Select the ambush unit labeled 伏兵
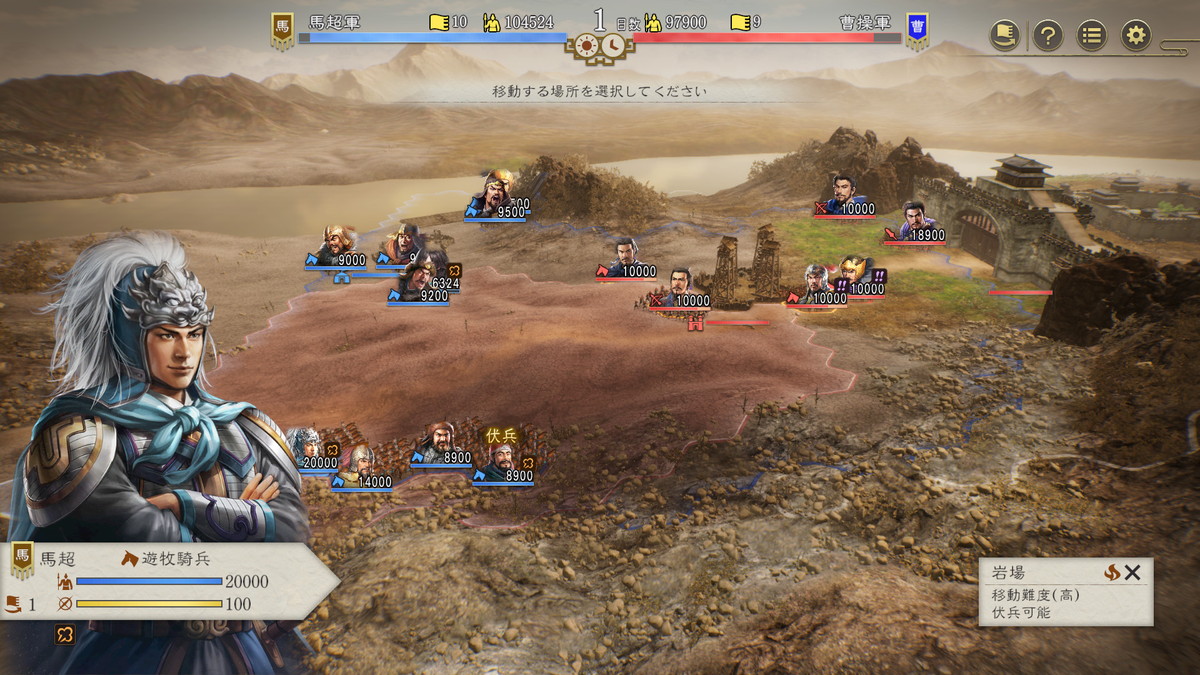This screenshot has width=1200, height=675. [x=502, y=459]
